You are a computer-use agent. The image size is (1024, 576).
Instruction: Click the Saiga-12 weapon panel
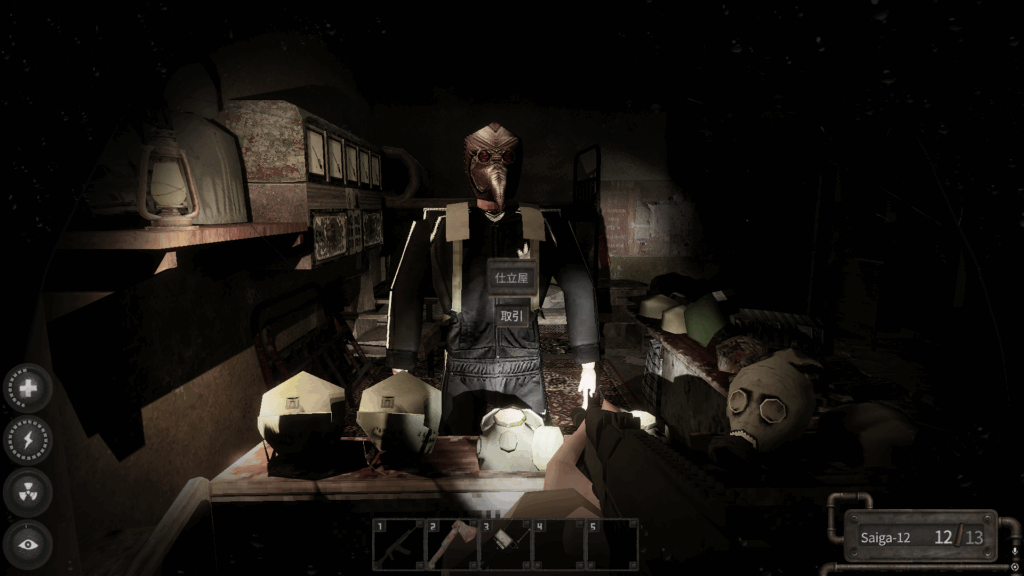(921, 537)
